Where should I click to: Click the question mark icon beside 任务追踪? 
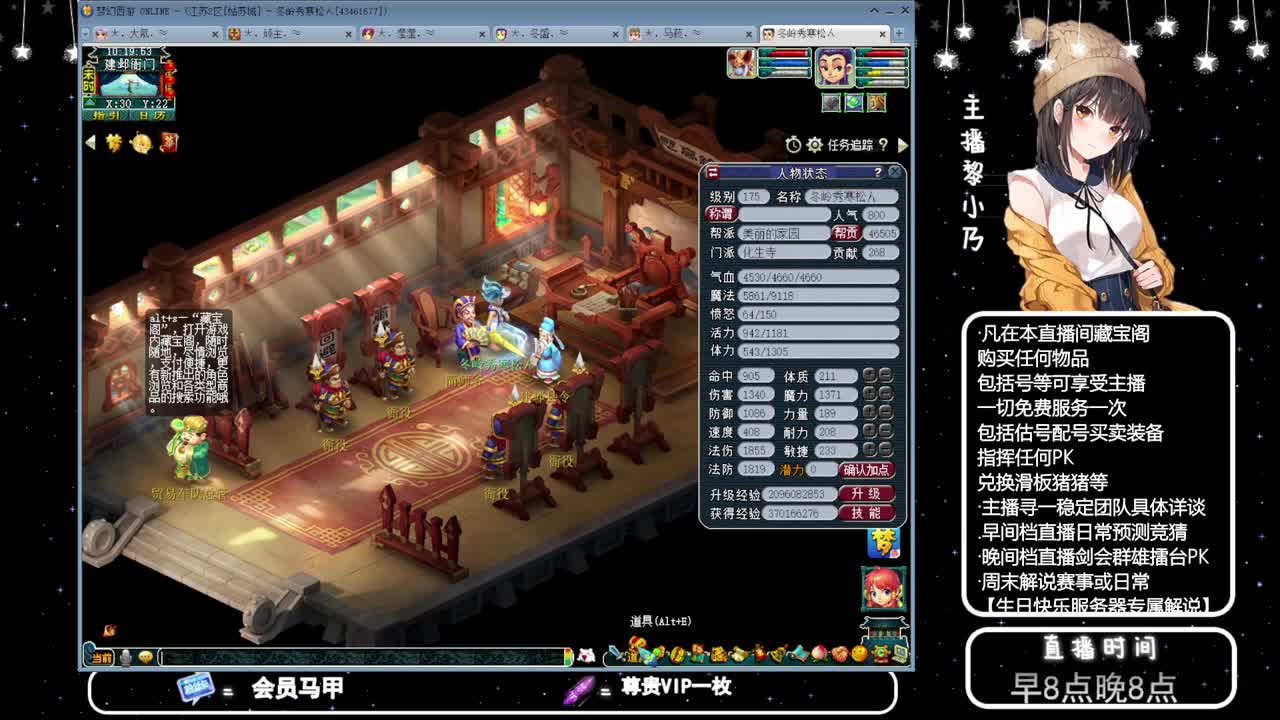884,143
